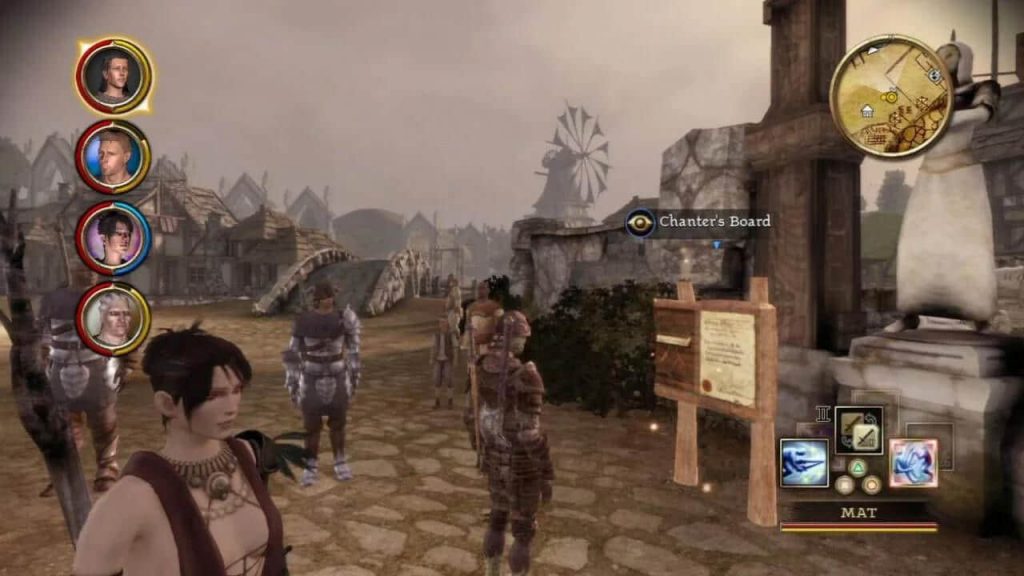Switch to the blond-haired party member portrait
The height and width of the screenshot is (576, 1024).
tap(113, 156)
